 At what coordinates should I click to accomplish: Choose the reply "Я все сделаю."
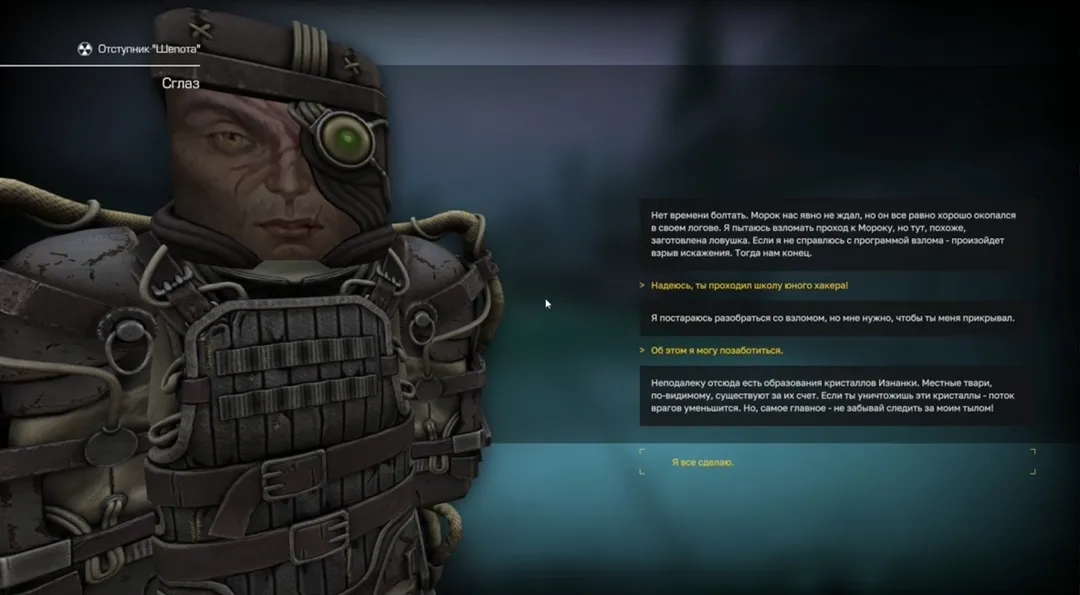click(703, 462)
